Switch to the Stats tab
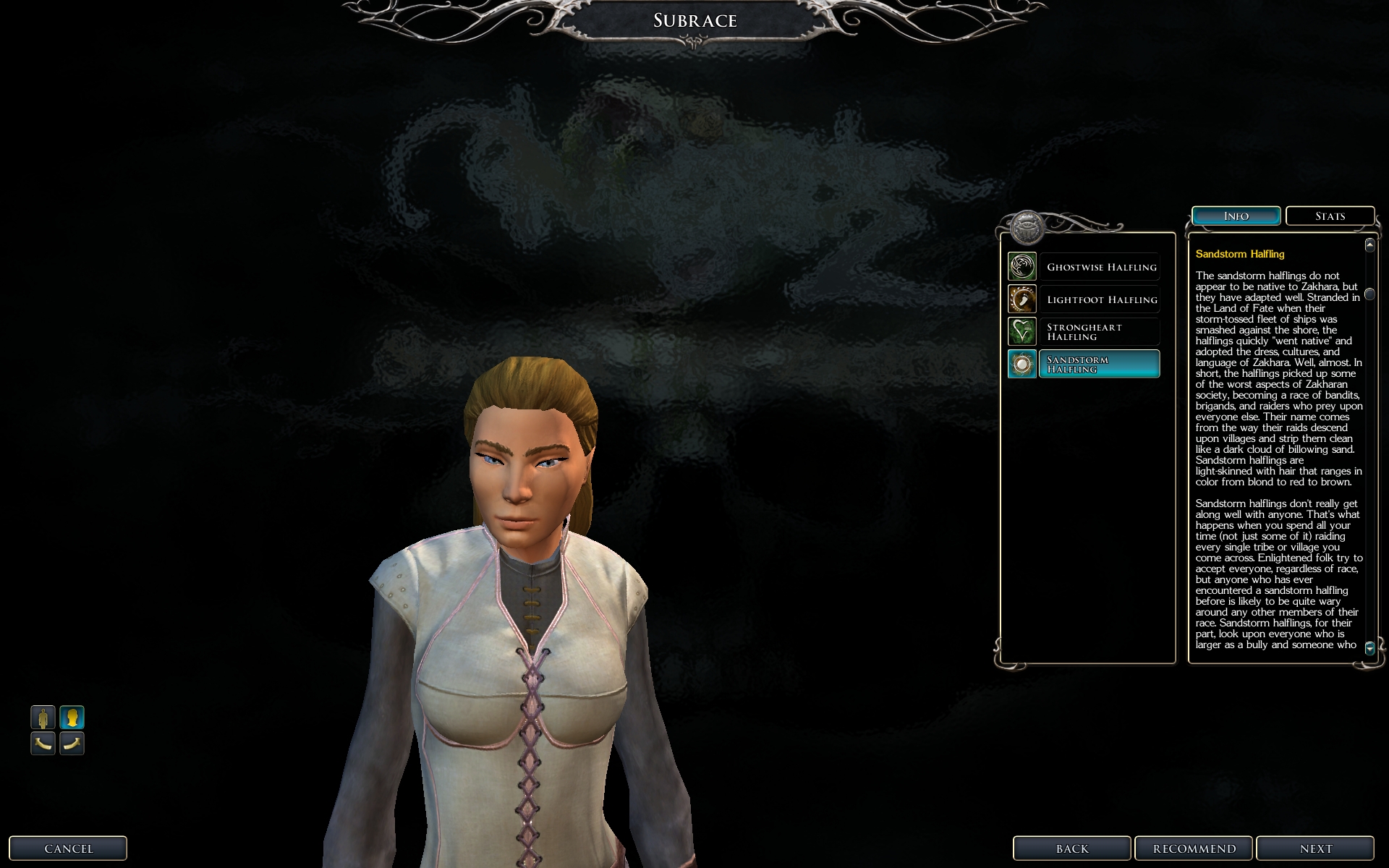 (x=1330, y=216)
